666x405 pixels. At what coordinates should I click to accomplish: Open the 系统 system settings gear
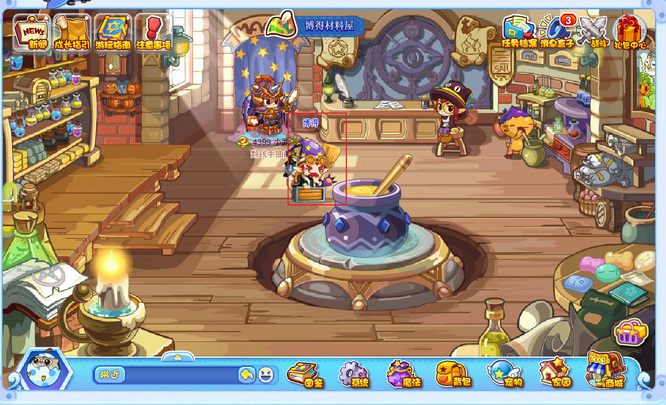coord(353,375)
